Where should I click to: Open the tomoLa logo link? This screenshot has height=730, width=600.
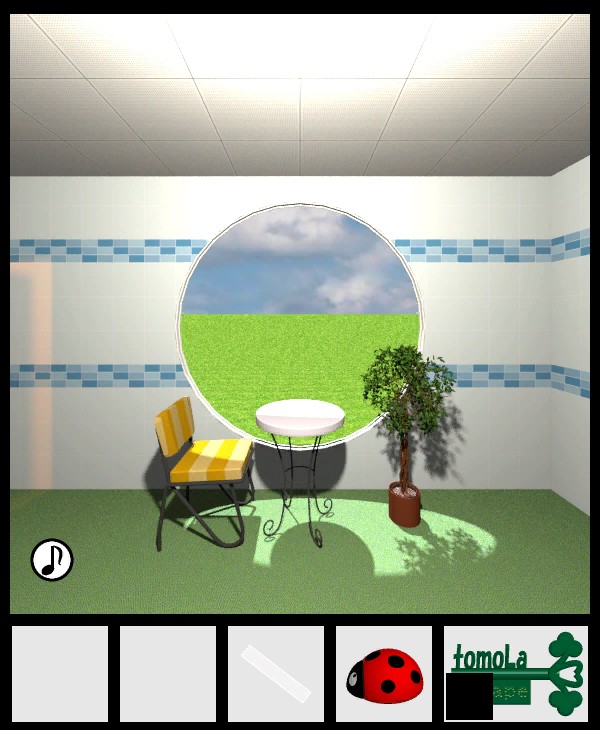(x=515, y=672)
